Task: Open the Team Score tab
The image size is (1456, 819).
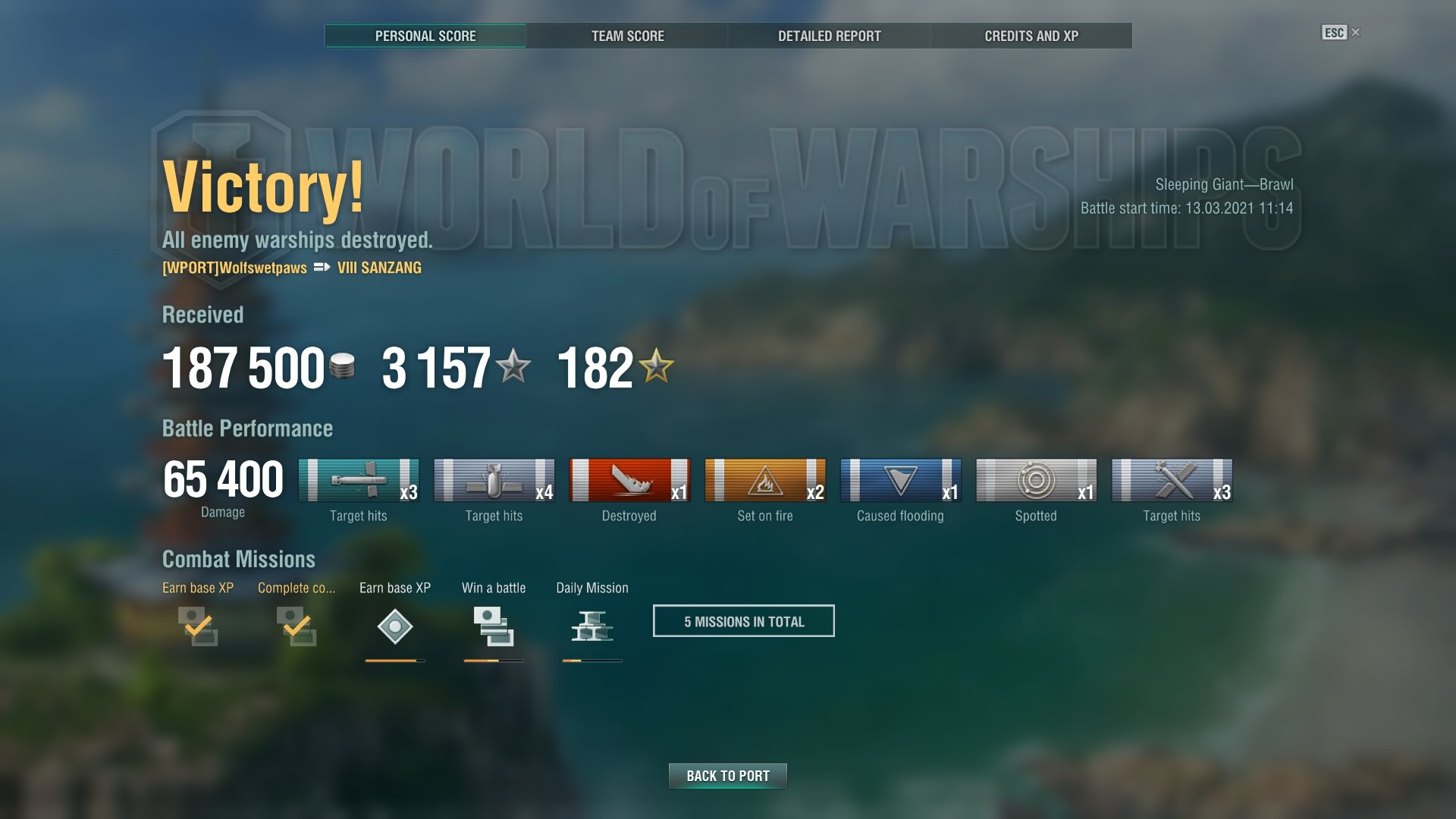Action: tap(627, 36)
